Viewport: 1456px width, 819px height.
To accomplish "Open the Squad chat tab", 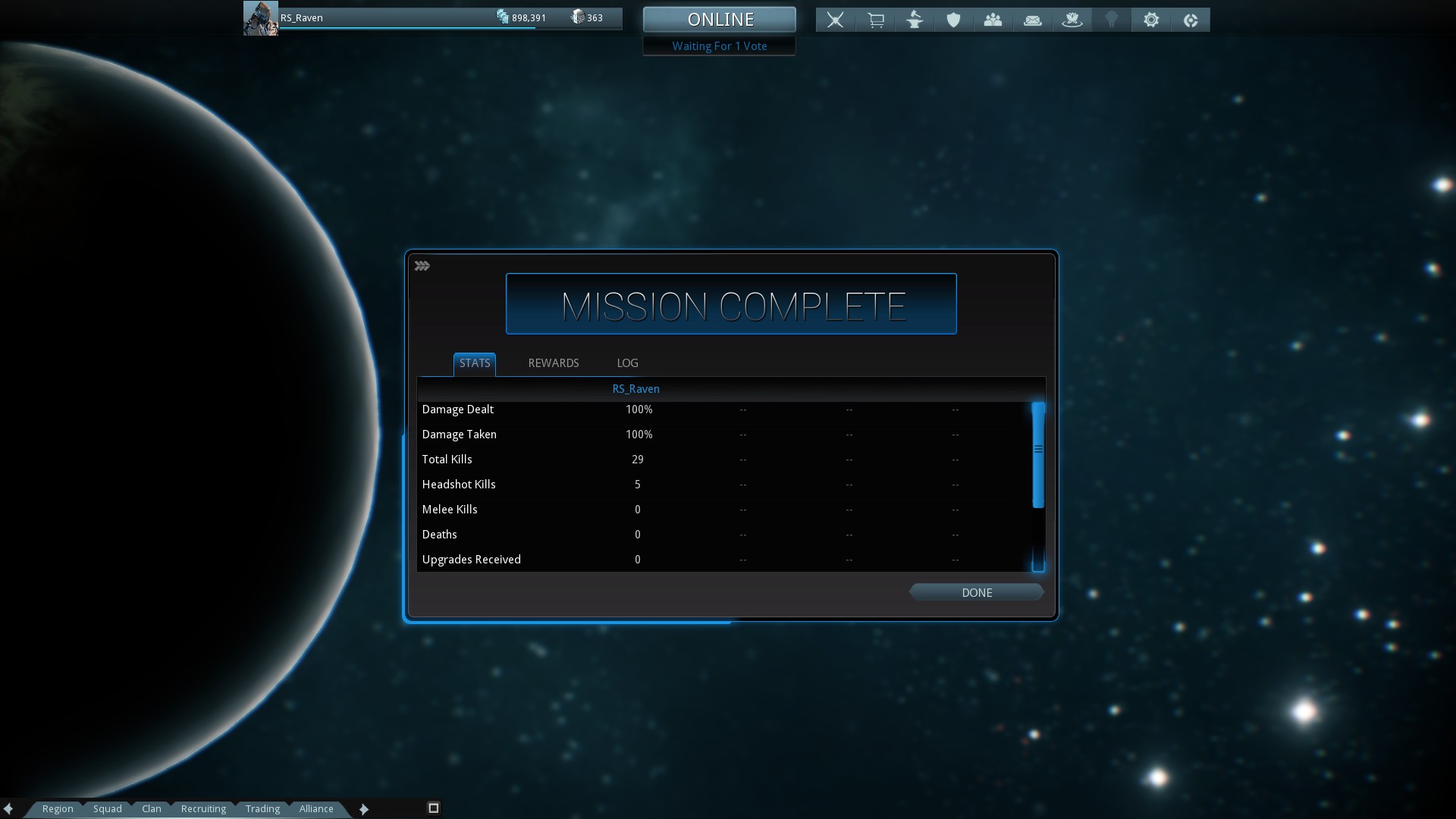I will coord(108,808).
